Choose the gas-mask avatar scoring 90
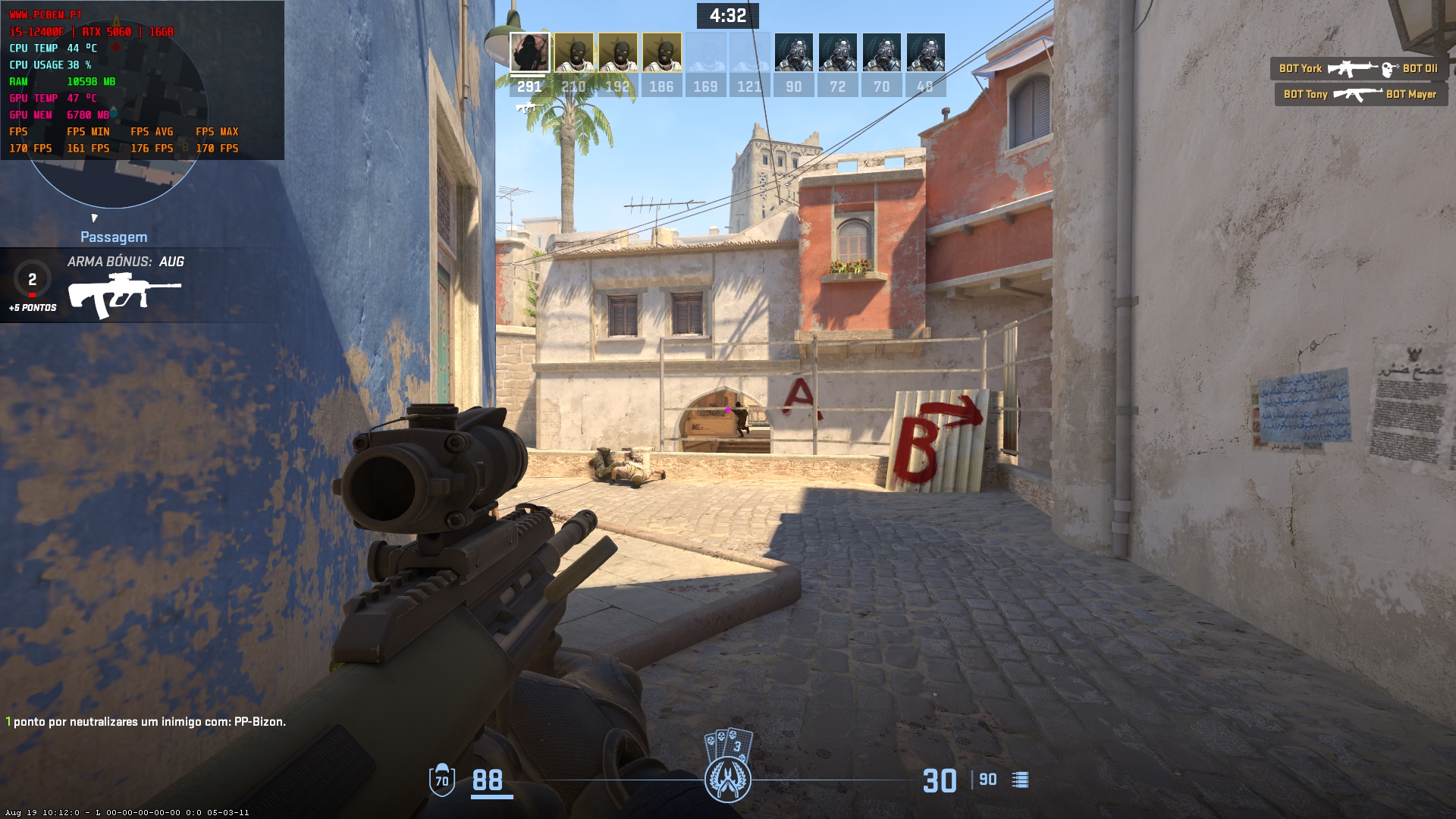 (x=793, y=53)
